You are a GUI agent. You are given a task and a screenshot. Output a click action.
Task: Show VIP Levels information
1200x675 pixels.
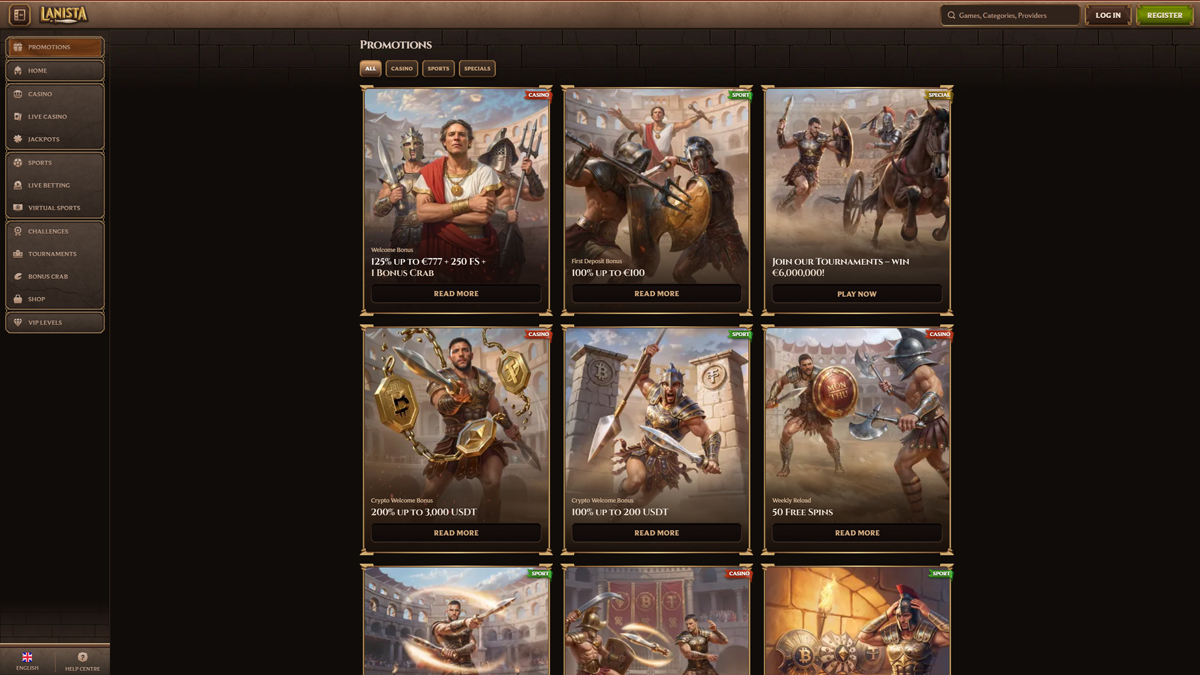click(54, 323)
